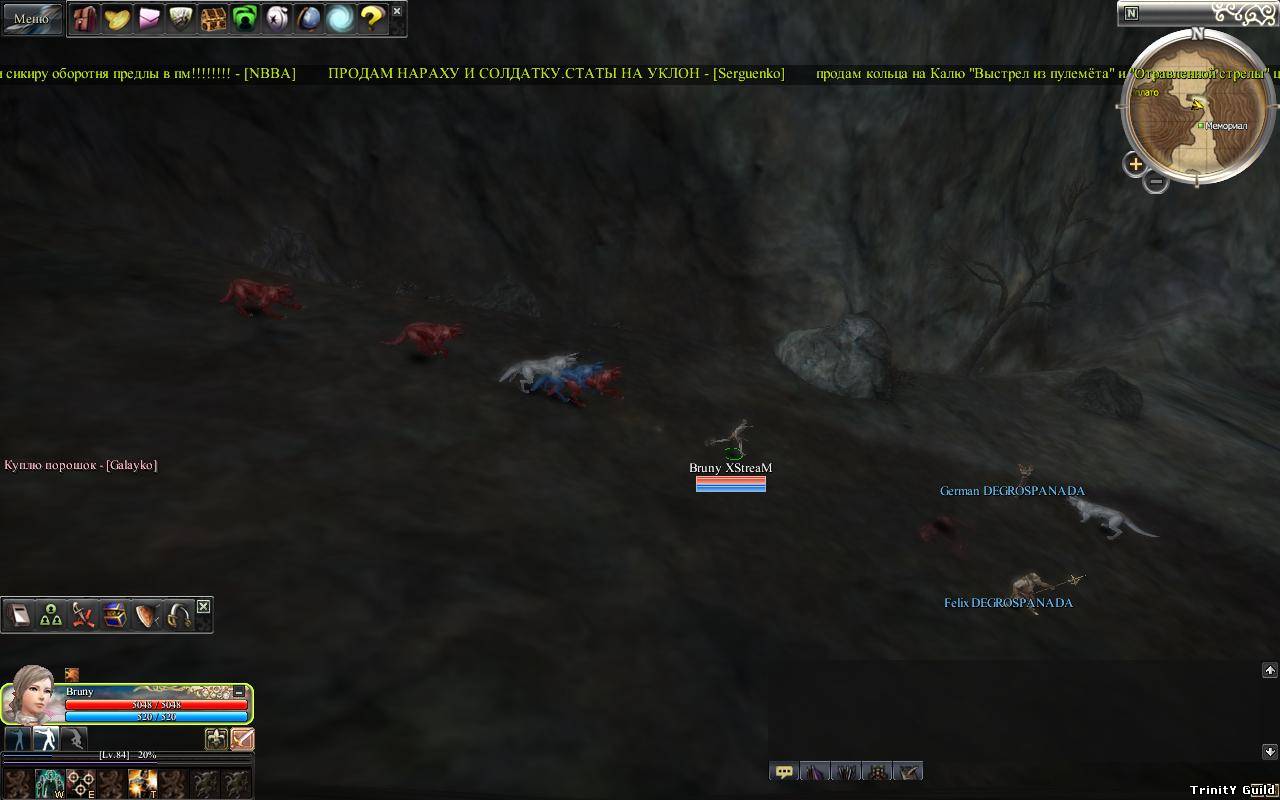Click the circular minimap
The image size is (1280, 800).
[1196, 108]
